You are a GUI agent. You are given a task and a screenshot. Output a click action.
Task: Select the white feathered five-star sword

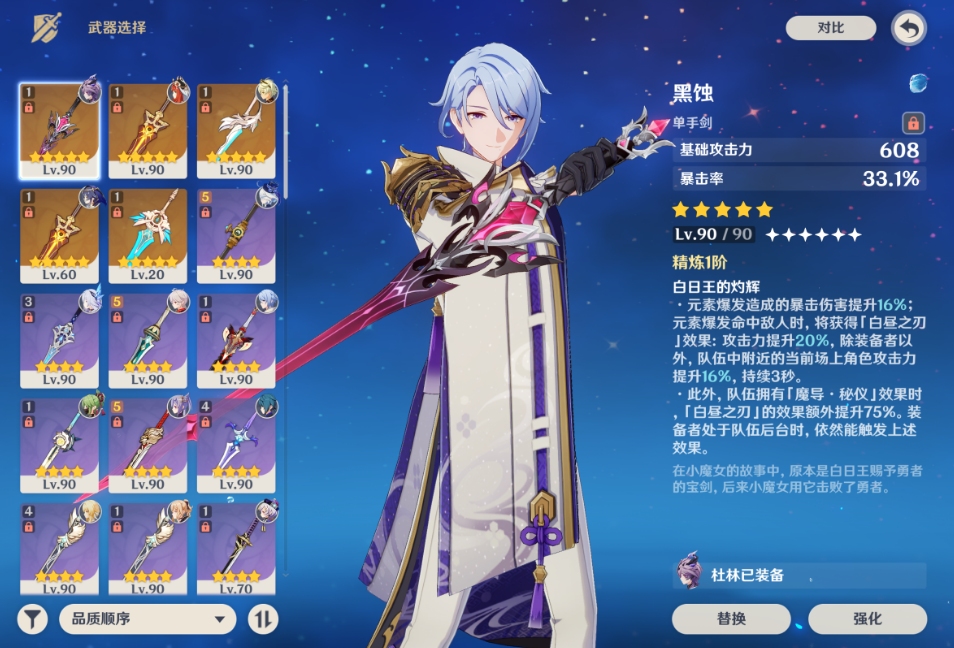[x=236, y=130]
